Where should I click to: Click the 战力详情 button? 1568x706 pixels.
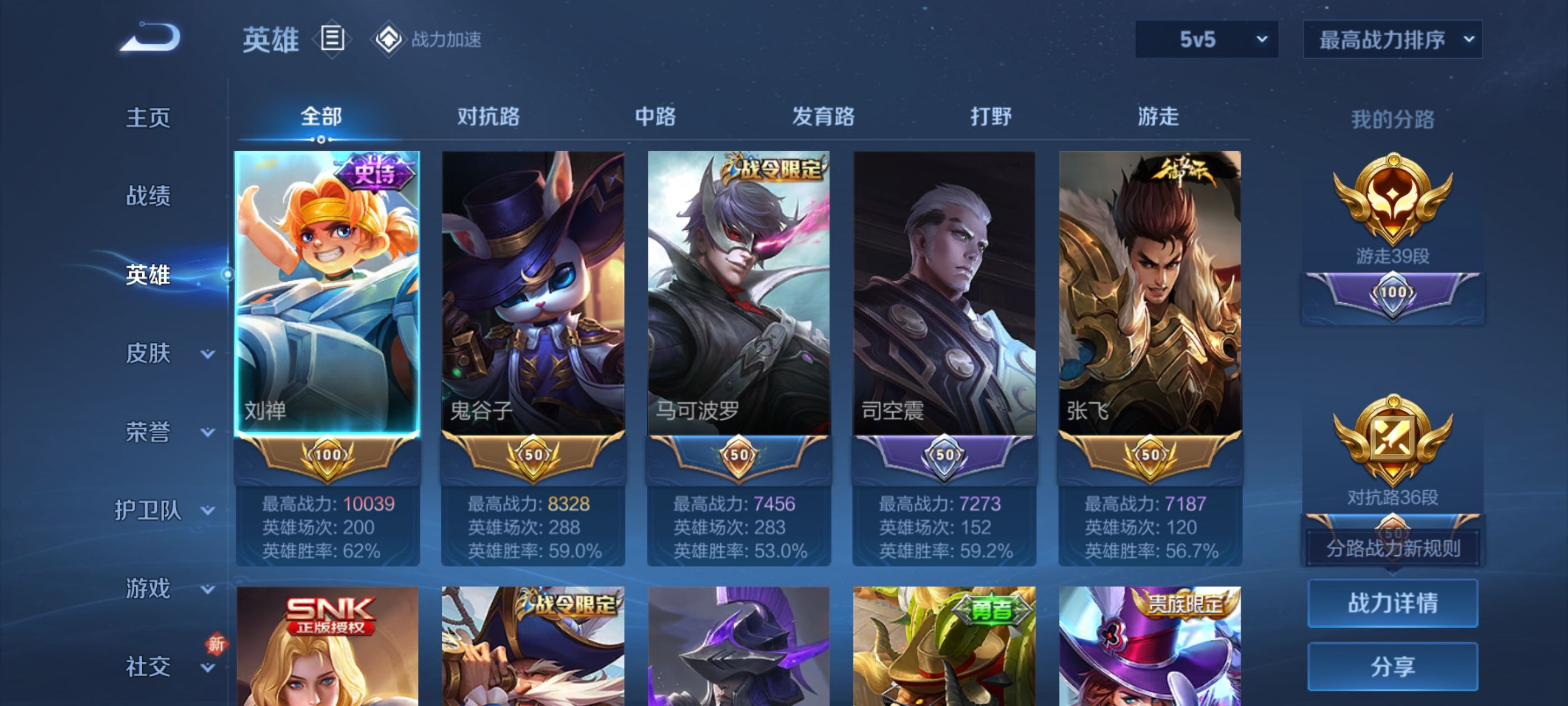pos(1392,603)
